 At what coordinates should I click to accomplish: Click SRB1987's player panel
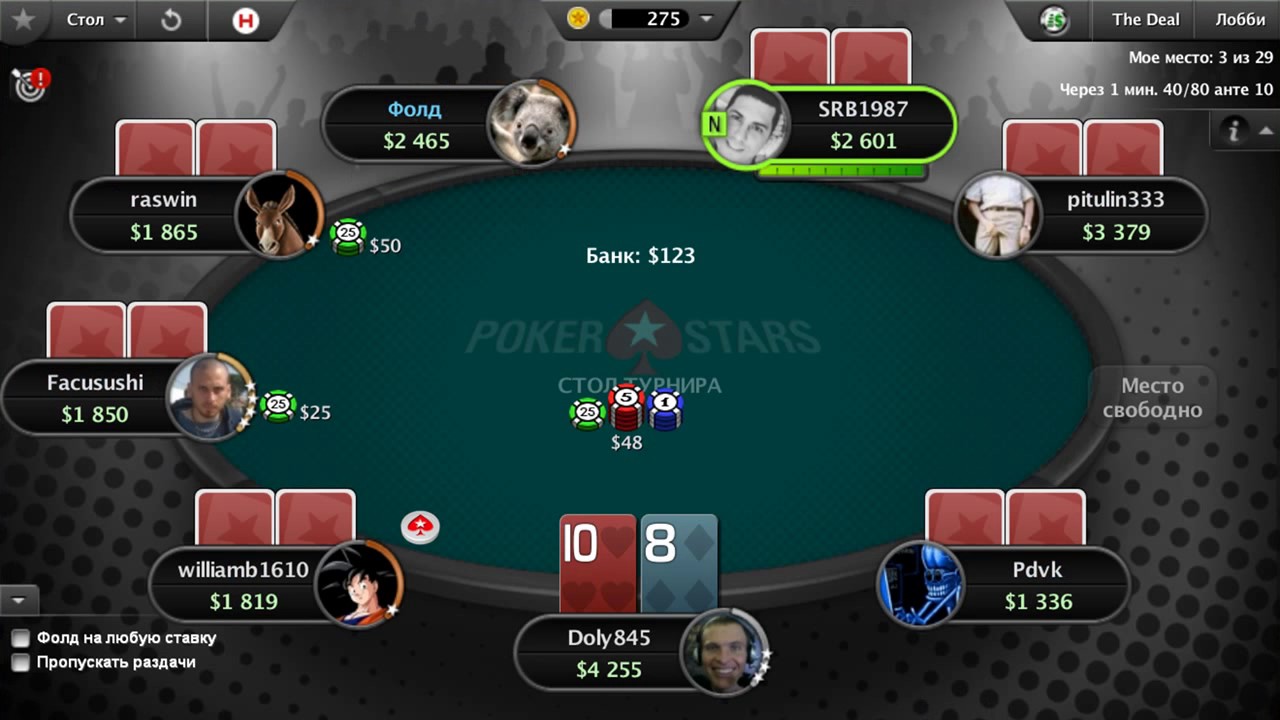coord(862,125)
